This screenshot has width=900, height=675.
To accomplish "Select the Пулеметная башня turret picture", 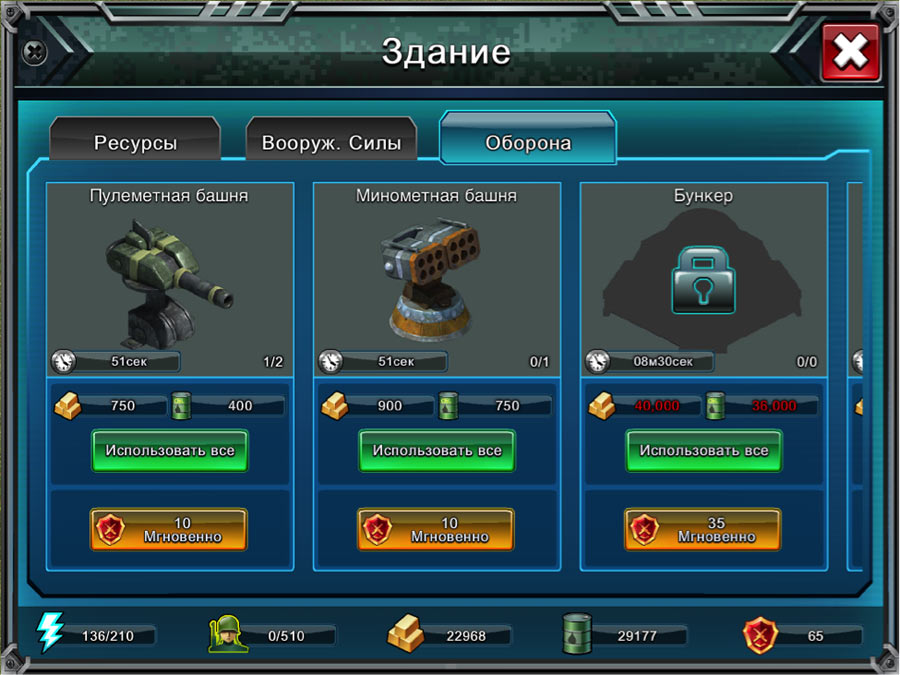I will pyautogui.click(x=170, y=280).
